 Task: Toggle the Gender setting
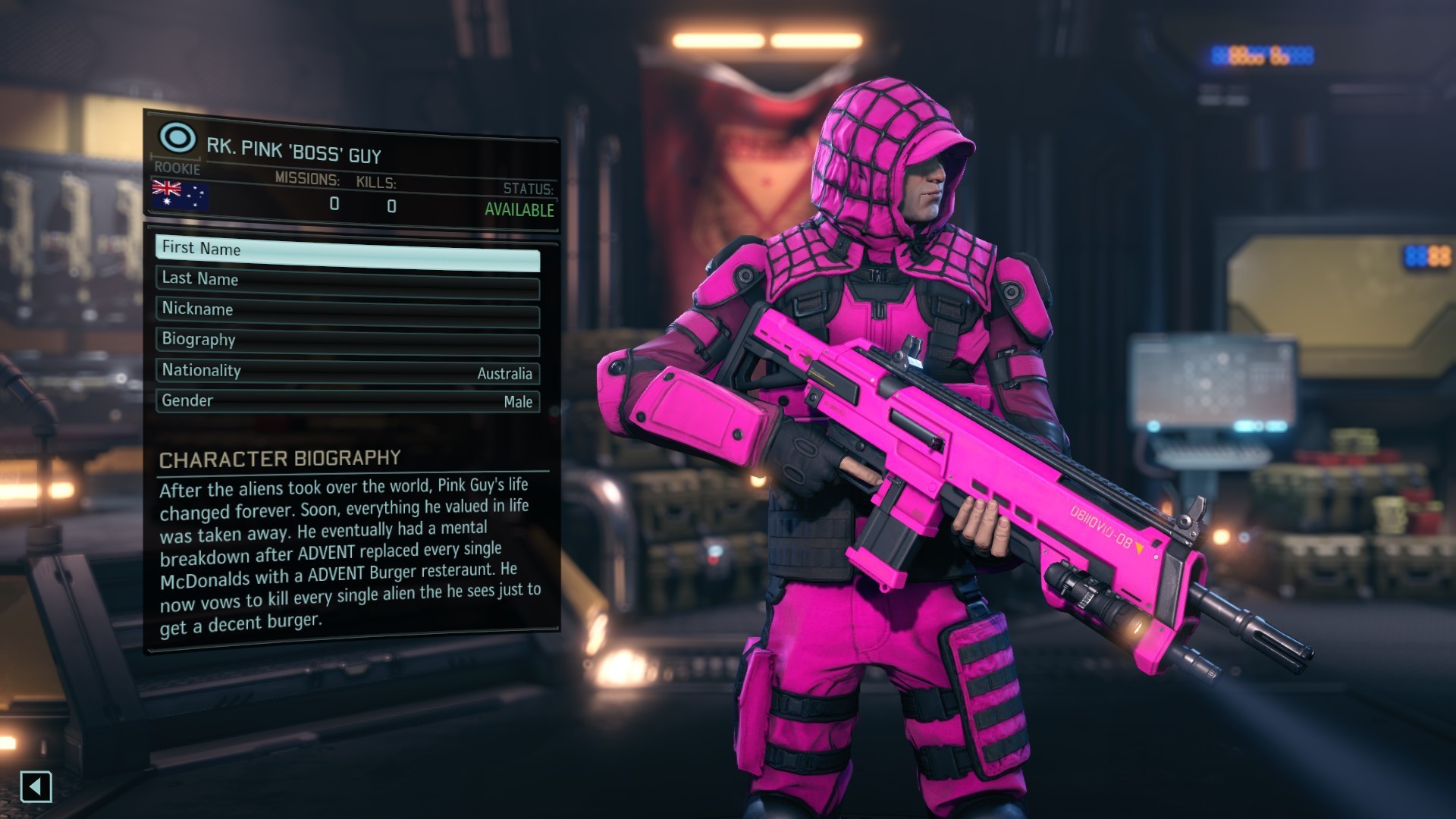[x=347, y=401]
